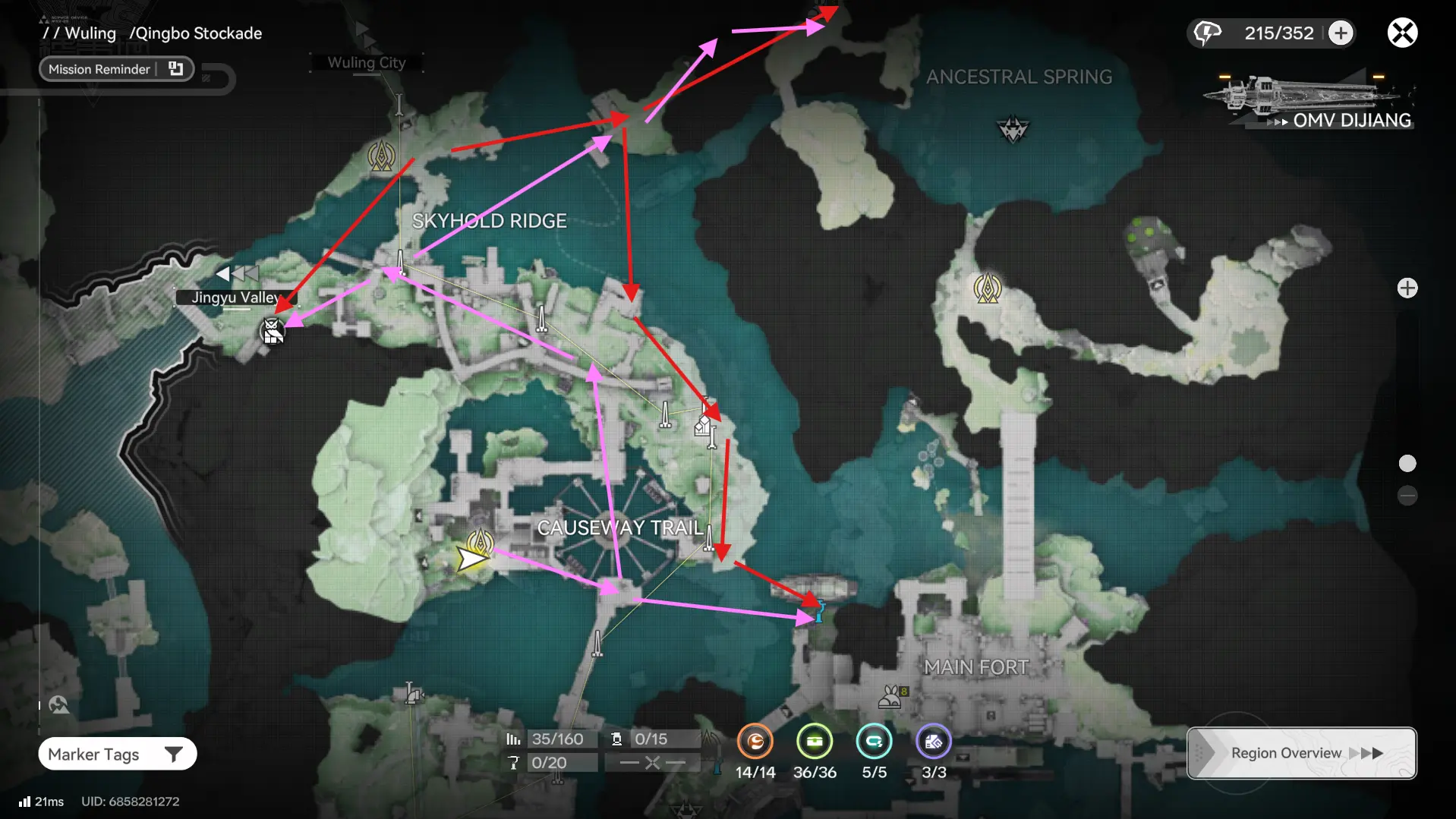Select the Jingyu Valley area link
Screen dimensions: 1456x819
coord(235,297)
